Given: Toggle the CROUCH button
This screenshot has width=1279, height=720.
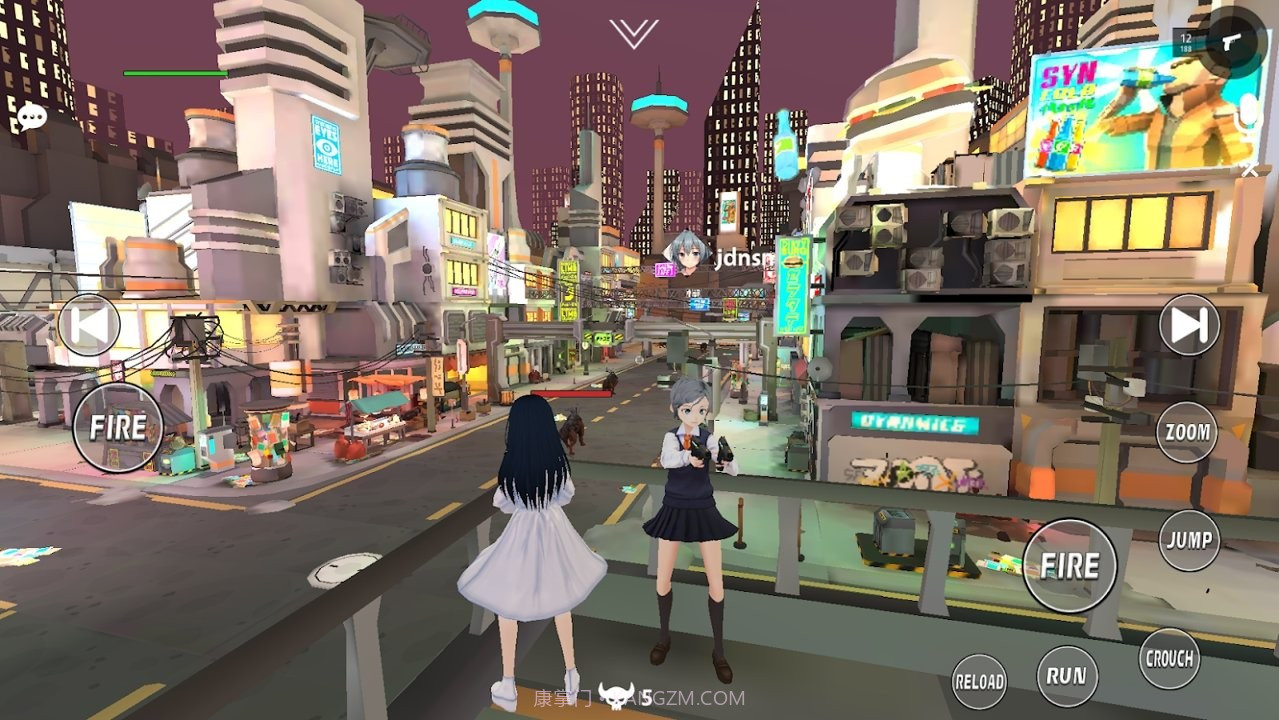Looking at the screenshot, I should tap(1169, 658).
